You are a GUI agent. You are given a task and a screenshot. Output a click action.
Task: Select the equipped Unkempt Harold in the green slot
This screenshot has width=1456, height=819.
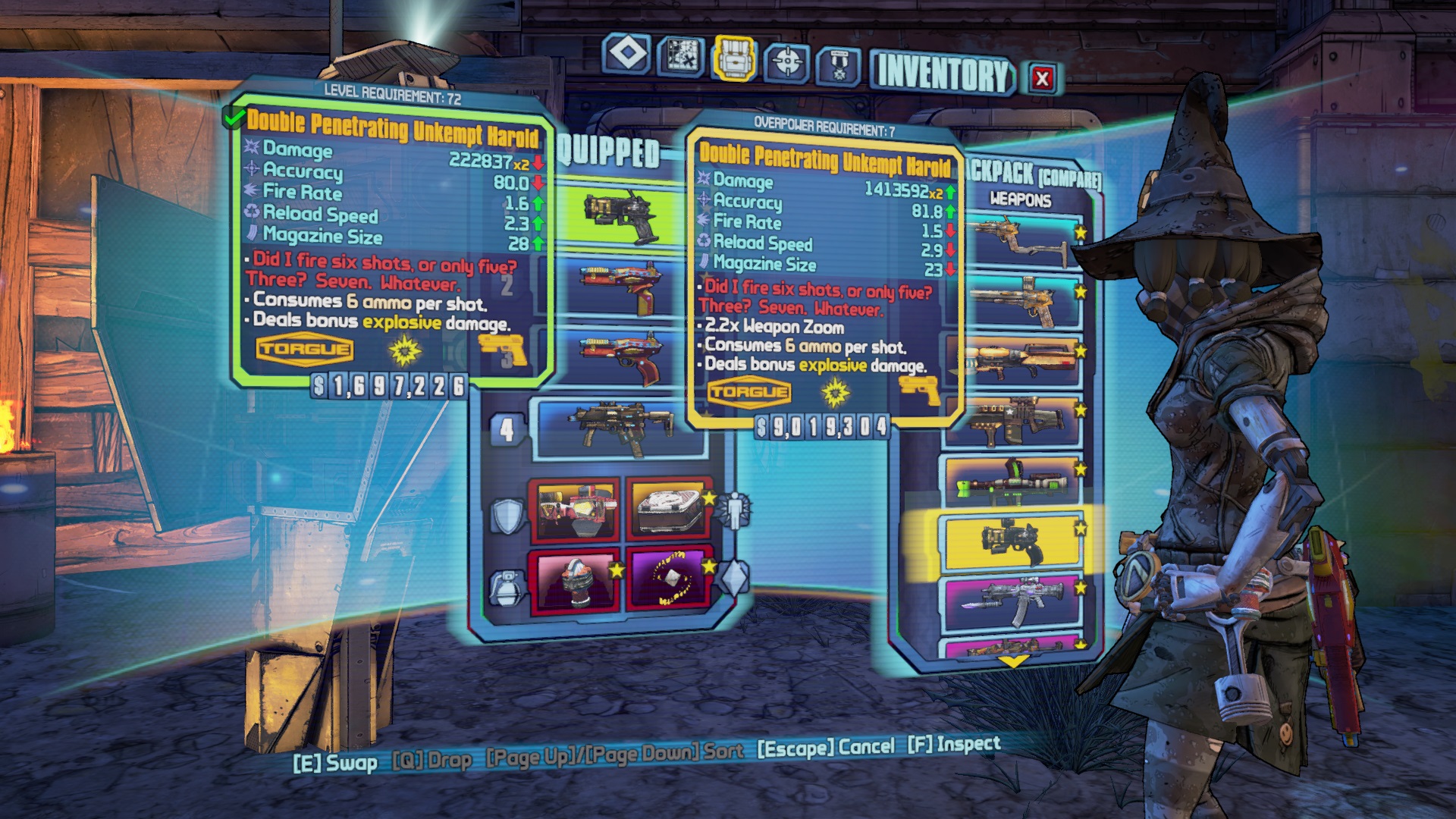point(622,215)
